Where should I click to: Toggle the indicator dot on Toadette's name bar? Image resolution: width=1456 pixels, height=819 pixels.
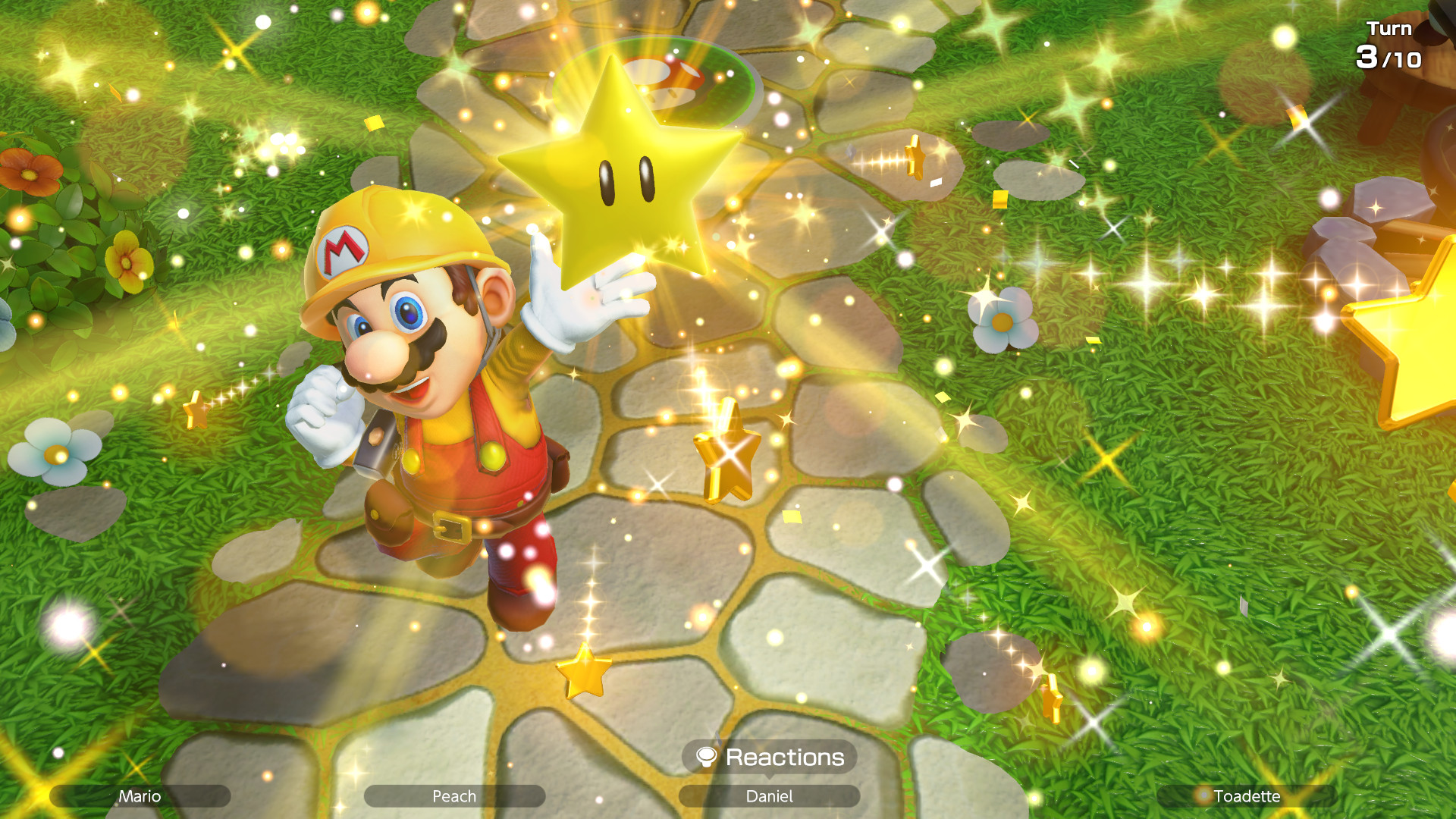[x=1205, y=797]
